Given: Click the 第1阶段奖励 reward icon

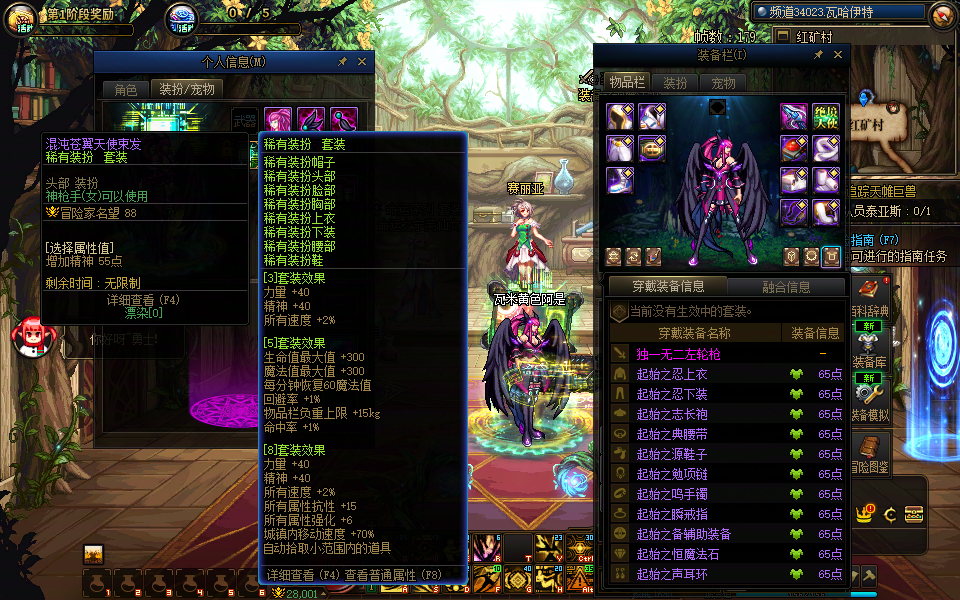Looking at the screenshot, I should pyautogui.click(x=21, y=19).
